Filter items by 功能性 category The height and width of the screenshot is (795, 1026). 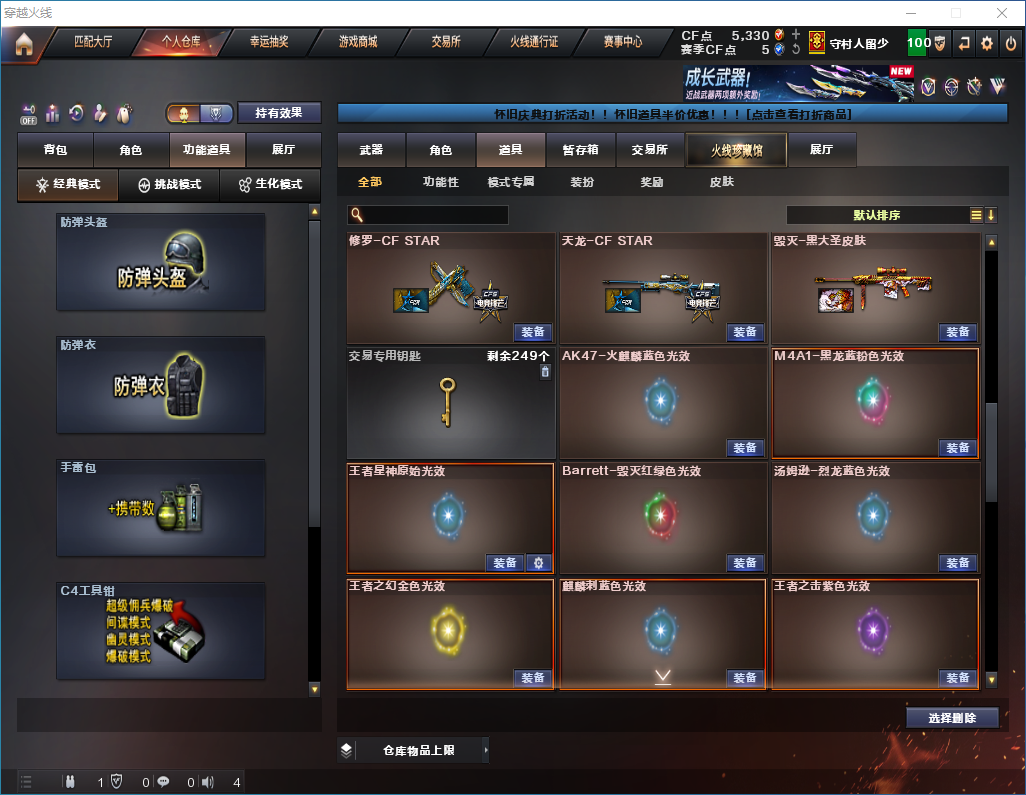pos(440,182)
